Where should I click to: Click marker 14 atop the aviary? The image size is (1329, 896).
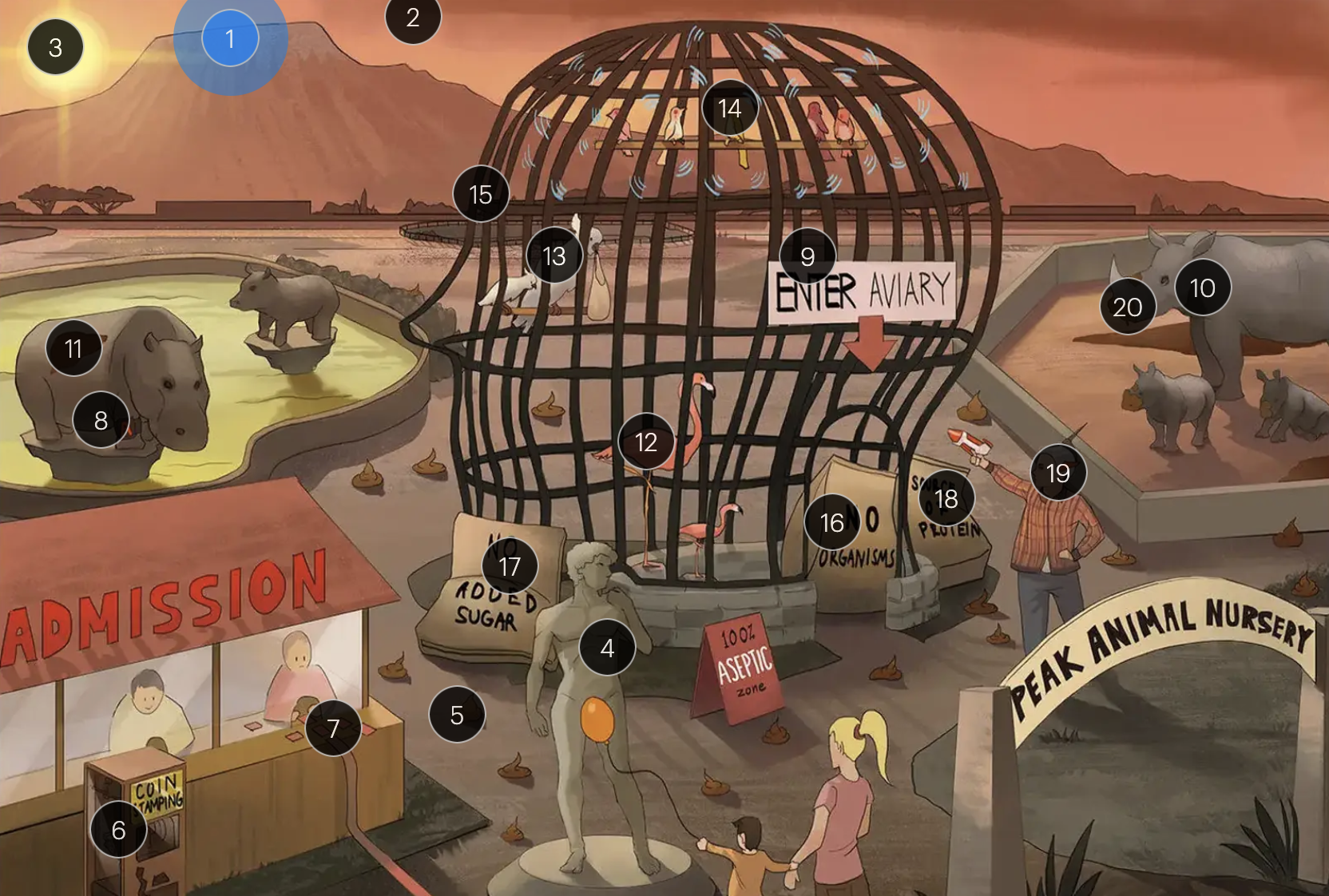coord(729,108)
